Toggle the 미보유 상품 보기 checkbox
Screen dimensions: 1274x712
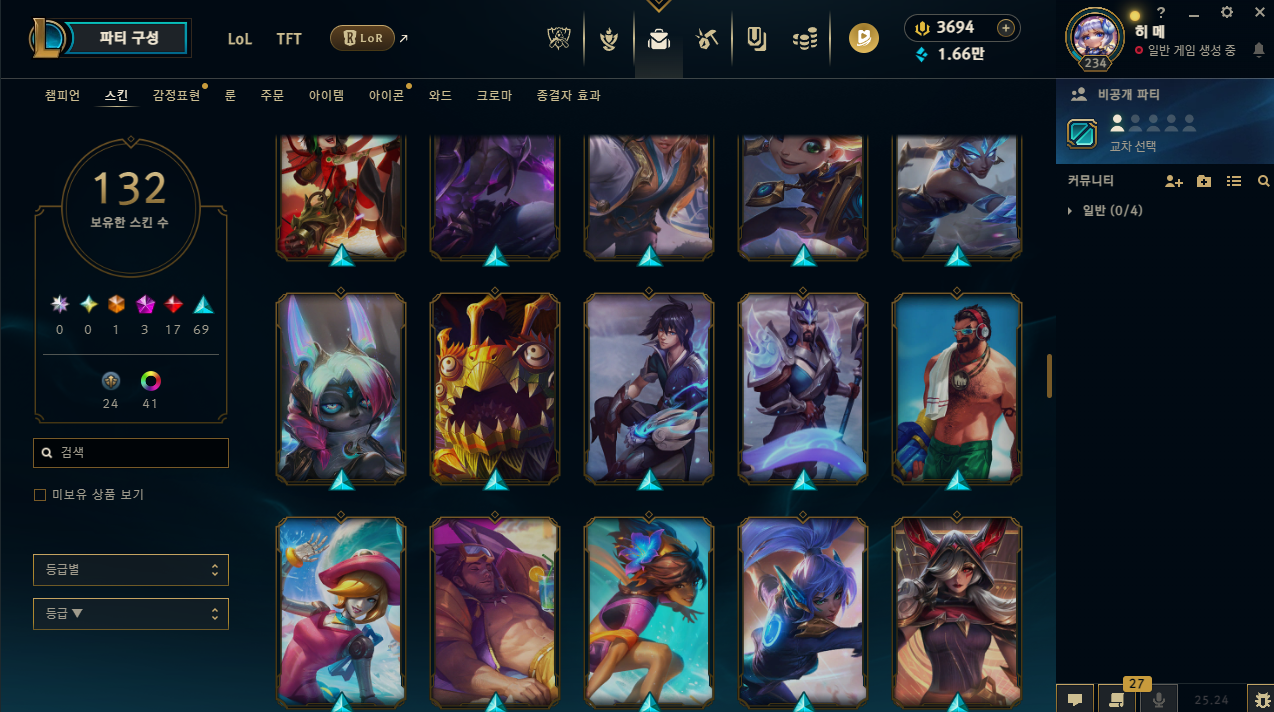[40, 495]
